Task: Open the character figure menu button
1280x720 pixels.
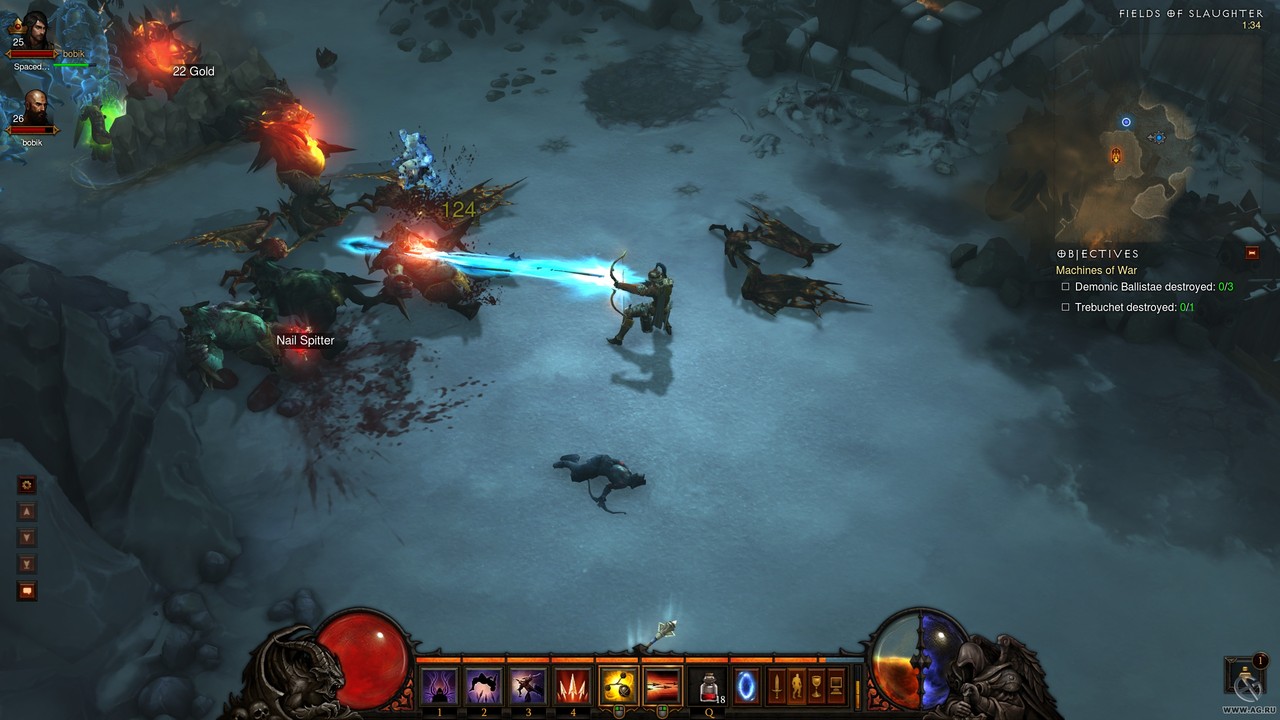Action: coord(796,686)
